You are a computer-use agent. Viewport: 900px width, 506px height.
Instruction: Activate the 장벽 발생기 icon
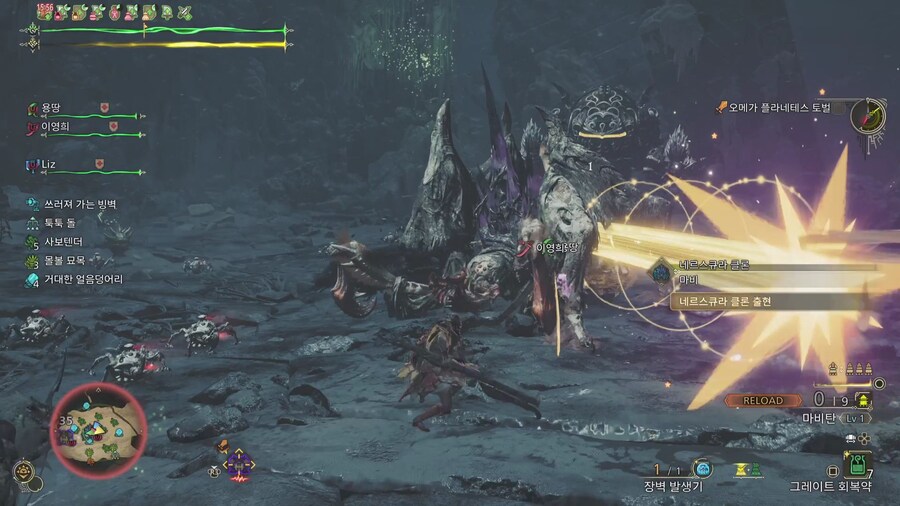(702, 468)
